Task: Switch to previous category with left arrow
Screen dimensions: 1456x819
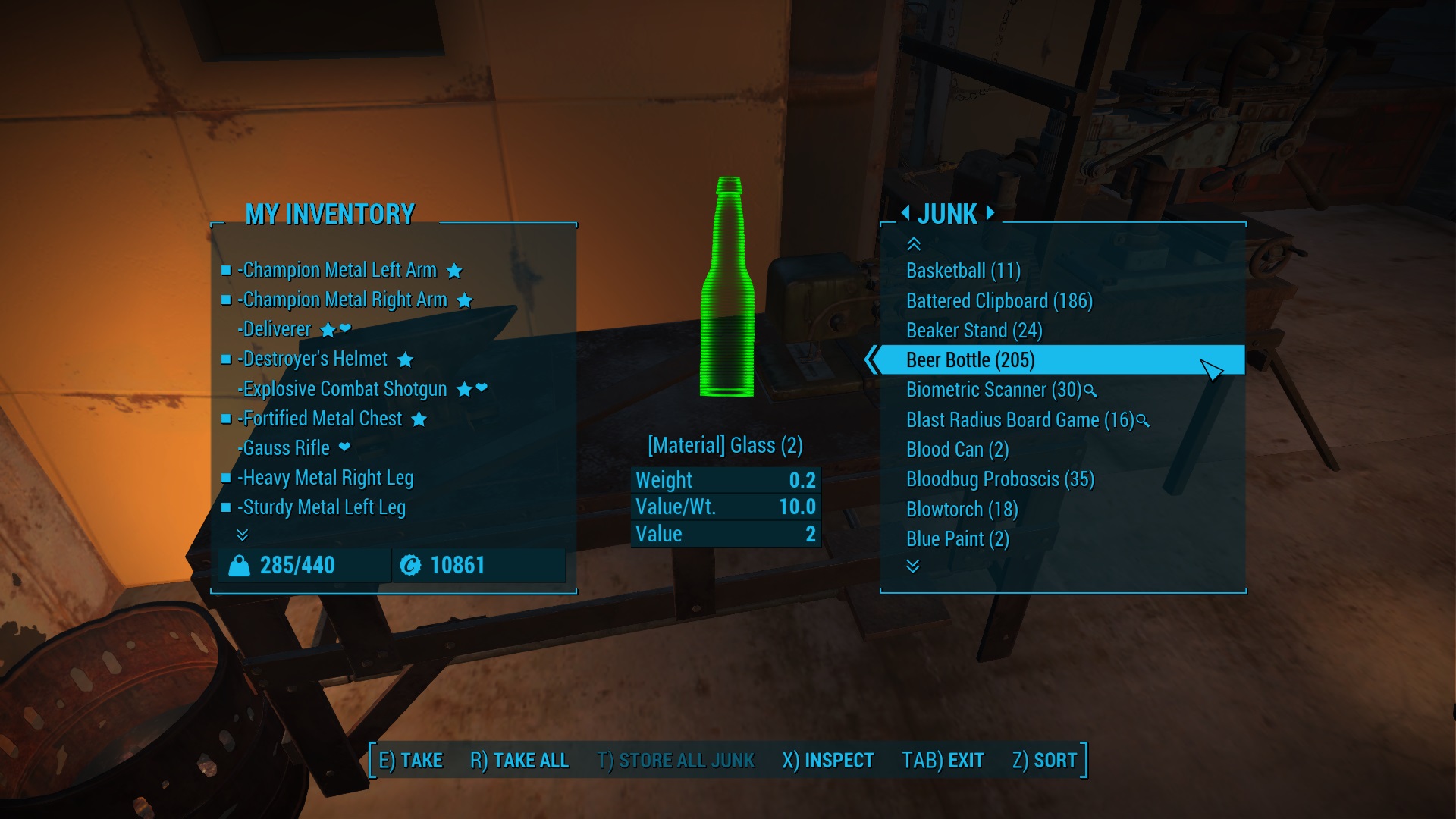Action: [905, 213]
